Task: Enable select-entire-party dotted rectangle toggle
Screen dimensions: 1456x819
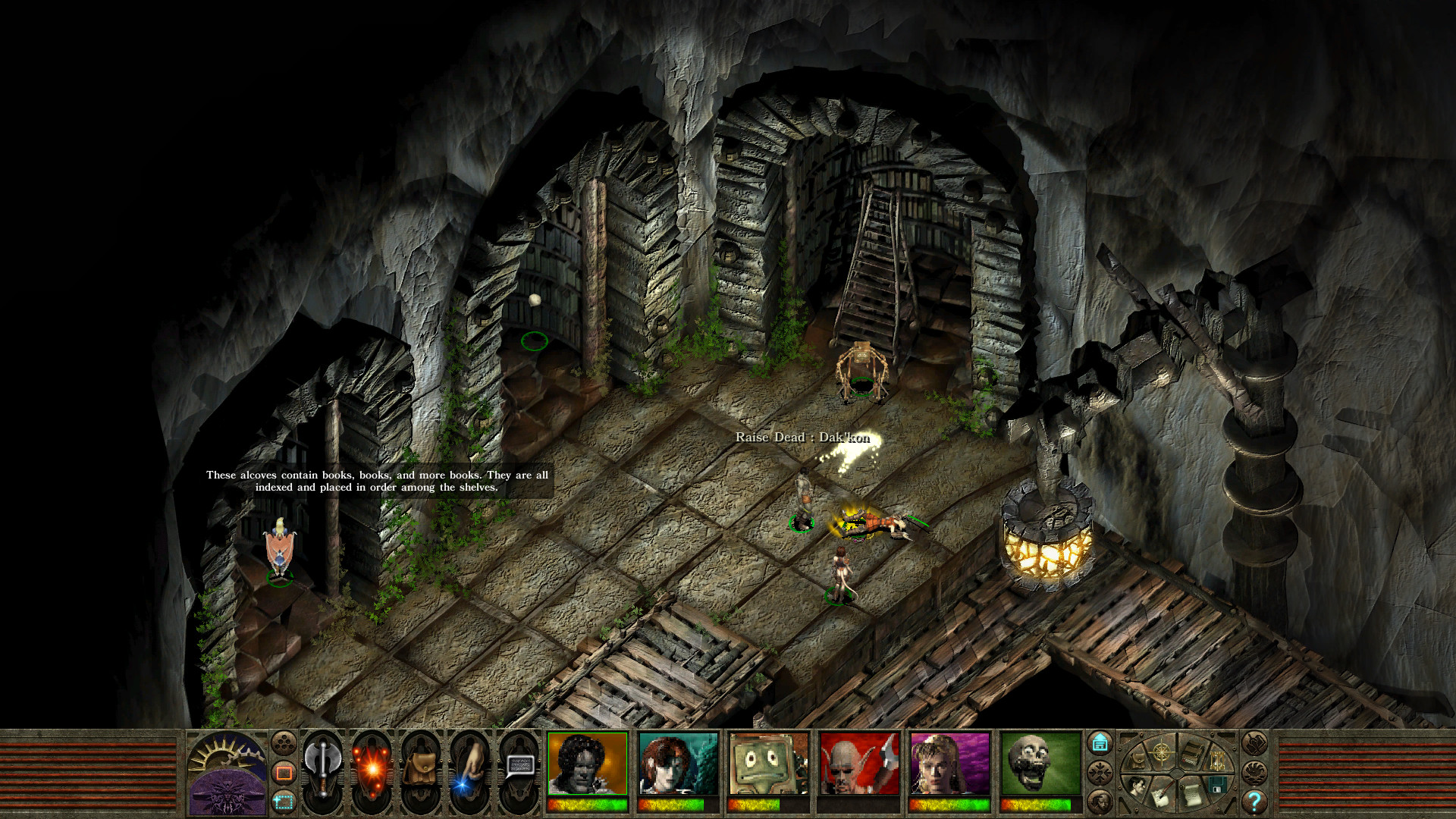Action: (284, 802)
